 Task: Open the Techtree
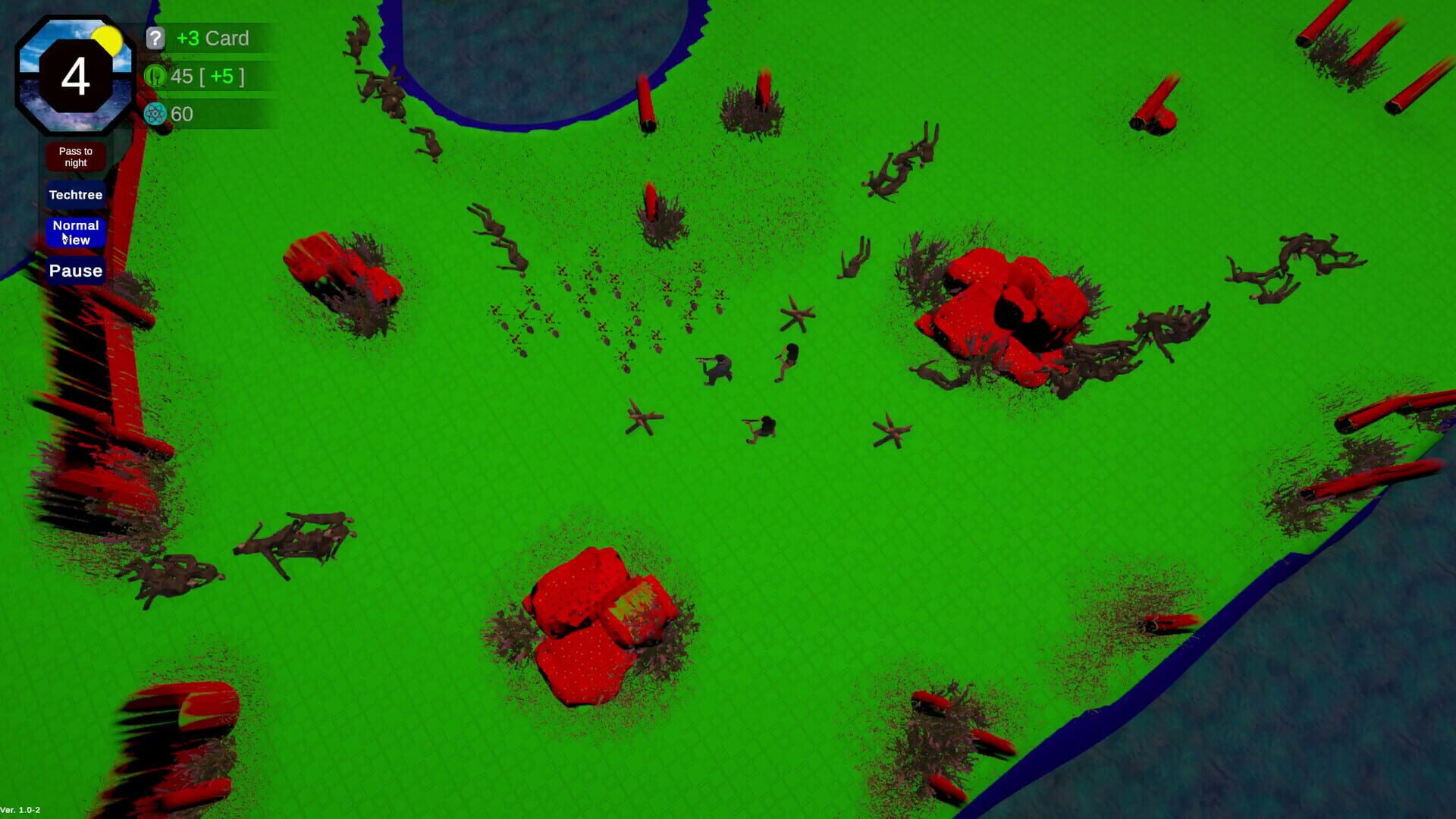pyautogui.click(x=75, y=195)
